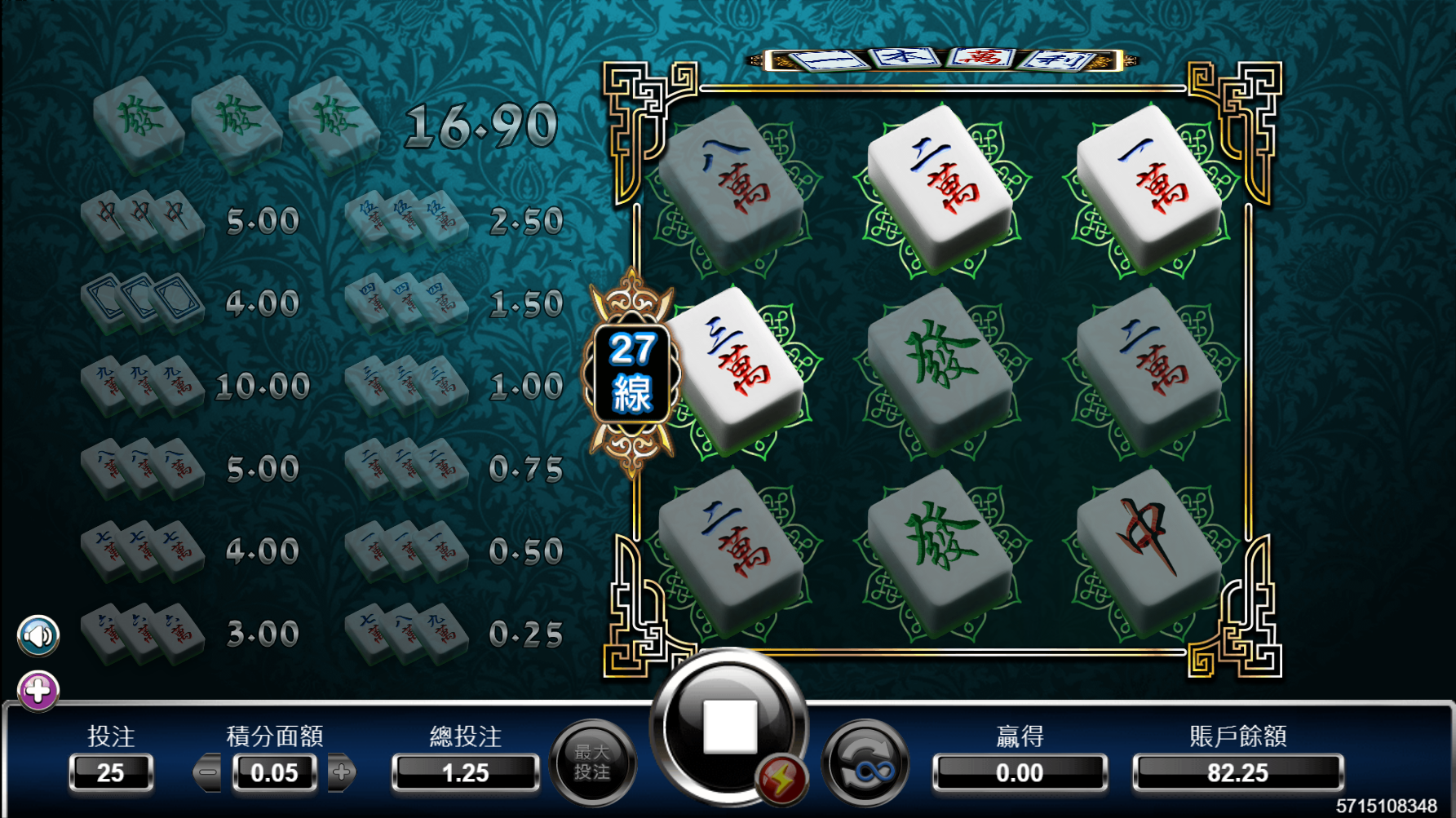
Task: Toggle the sound speaker icon
Action: point(38,635)
